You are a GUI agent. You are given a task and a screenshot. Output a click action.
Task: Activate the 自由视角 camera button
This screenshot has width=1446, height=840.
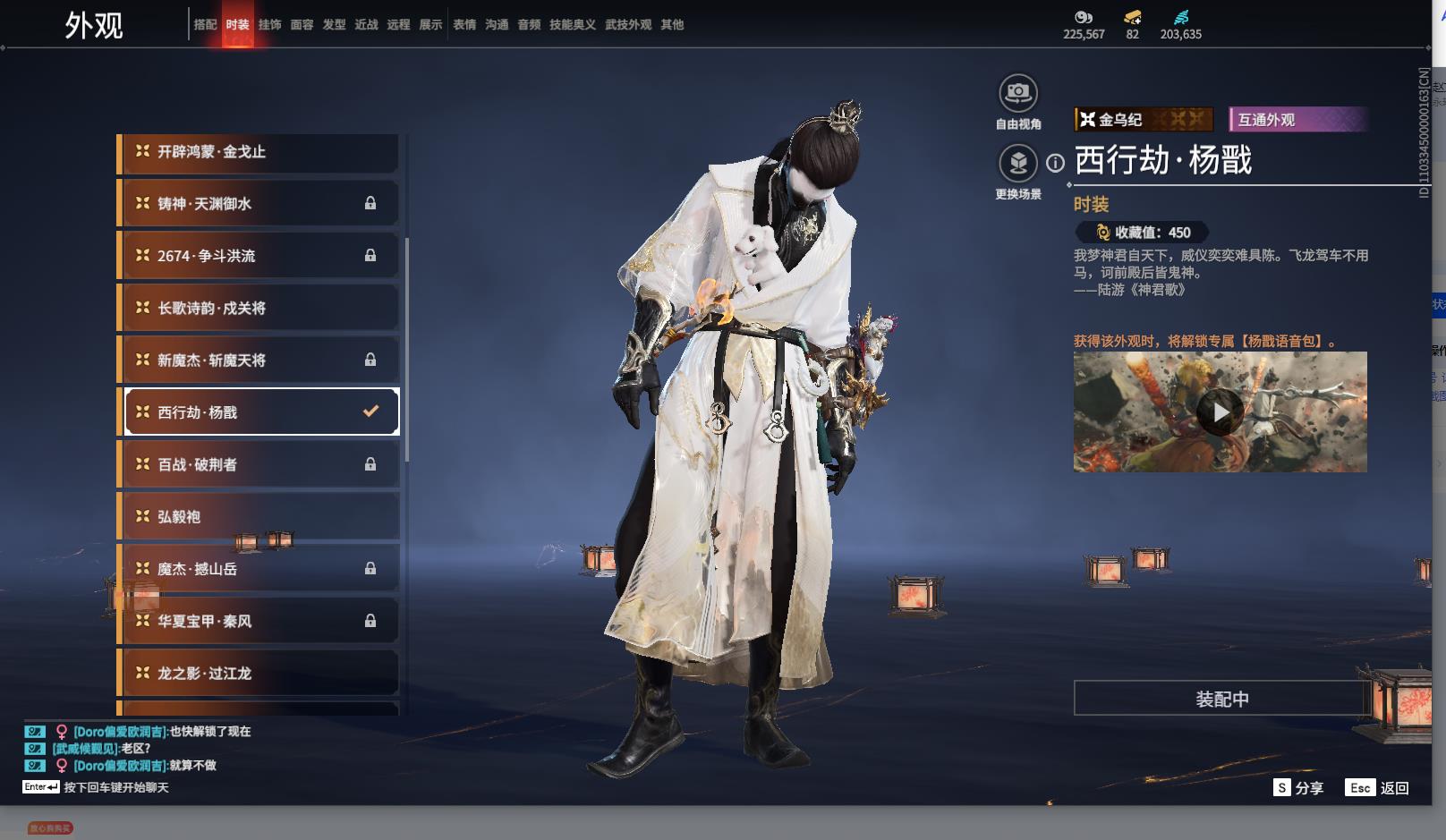click(1018, 94)
